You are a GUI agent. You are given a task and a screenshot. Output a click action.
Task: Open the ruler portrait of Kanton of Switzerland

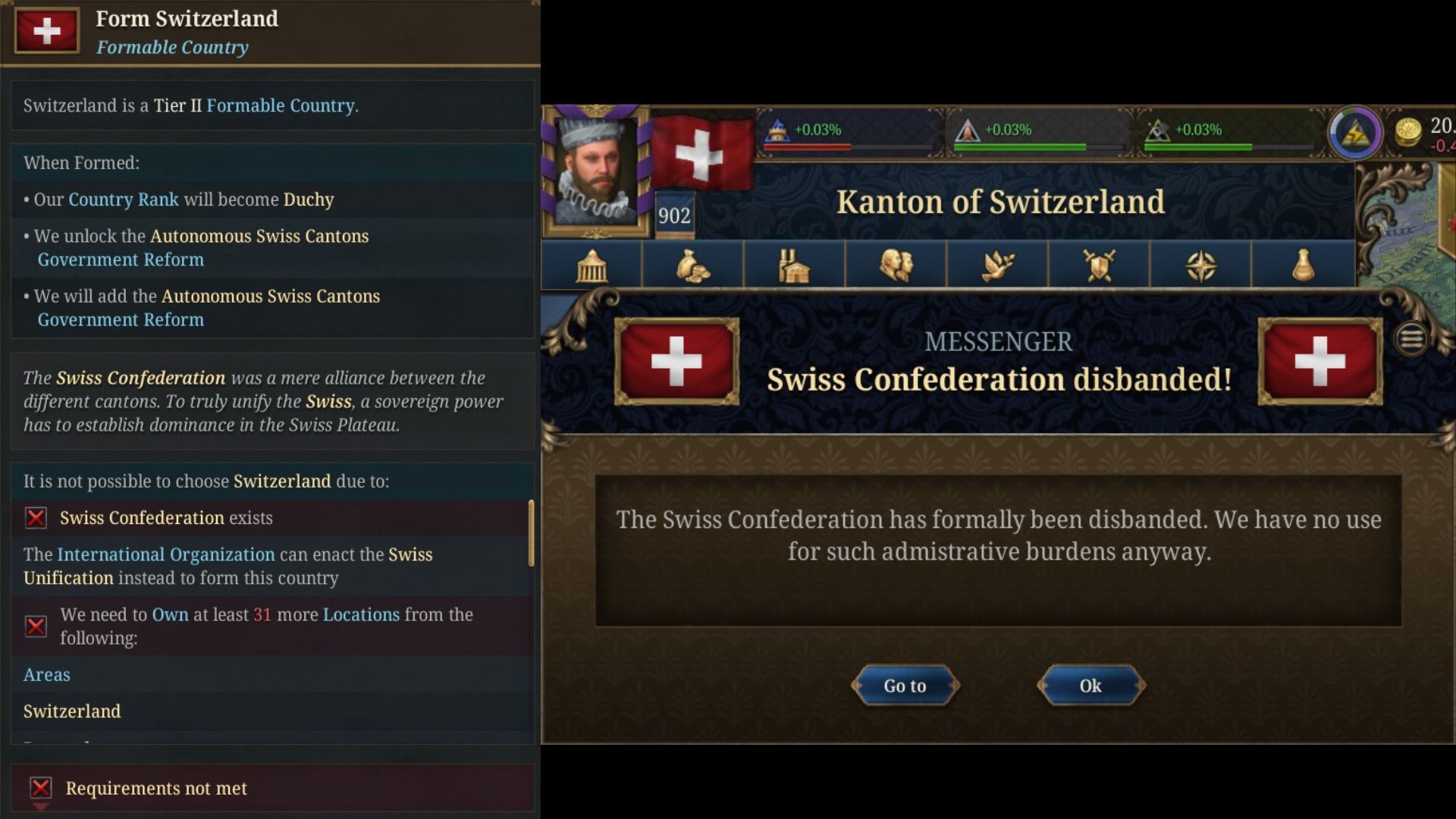595,171
